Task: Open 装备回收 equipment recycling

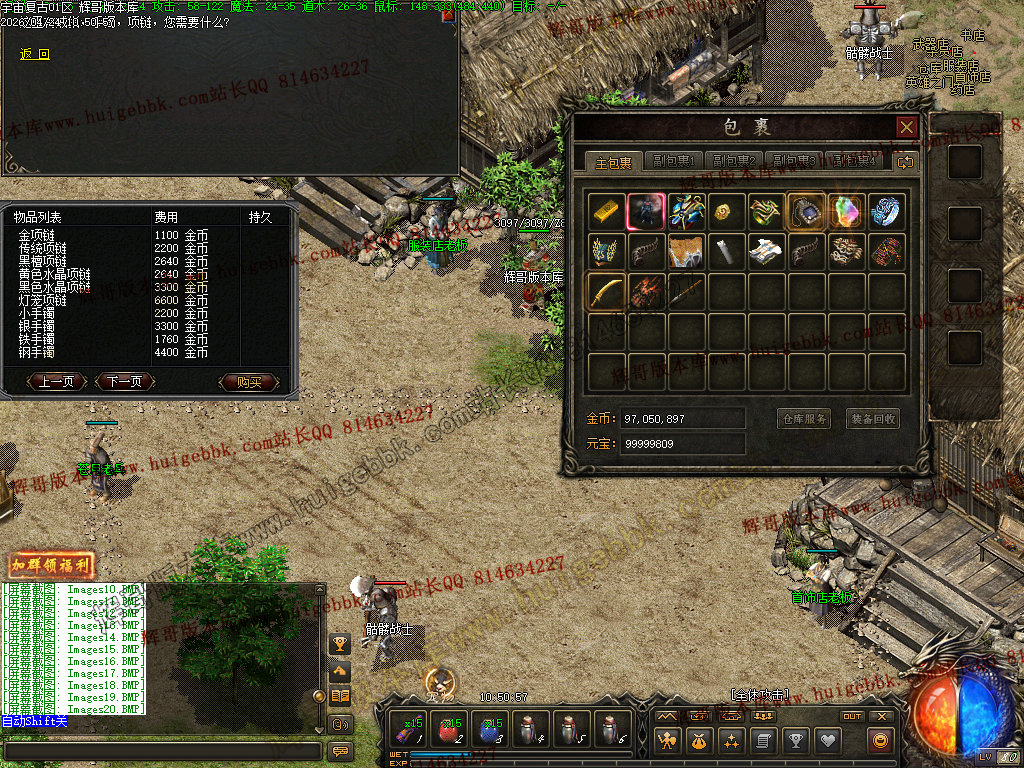Action: [873, 419]
